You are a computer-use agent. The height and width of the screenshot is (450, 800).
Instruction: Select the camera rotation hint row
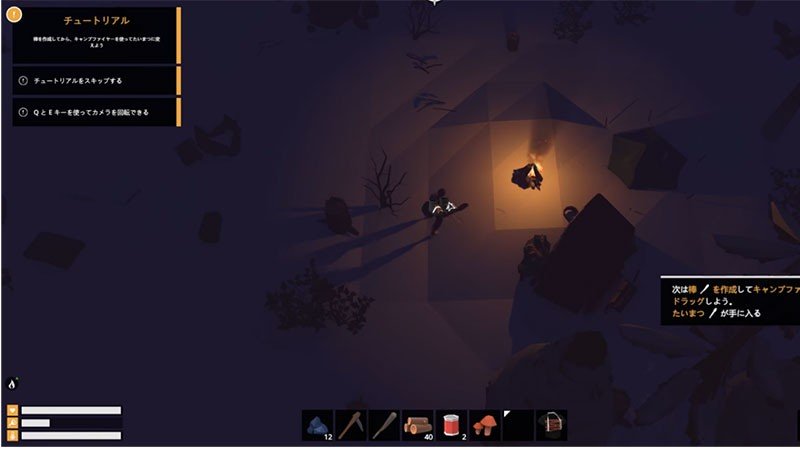95,112
